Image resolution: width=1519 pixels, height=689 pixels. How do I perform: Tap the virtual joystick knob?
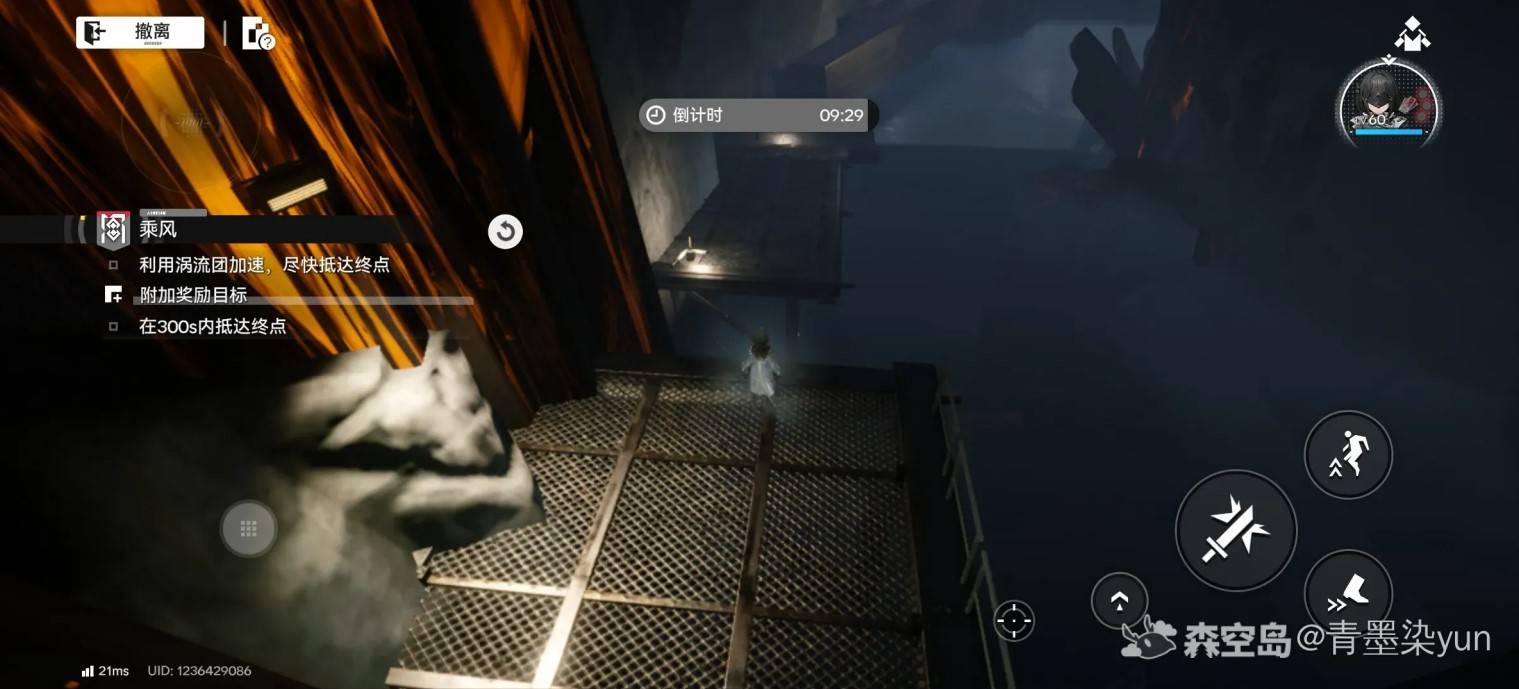pos(249,528)
